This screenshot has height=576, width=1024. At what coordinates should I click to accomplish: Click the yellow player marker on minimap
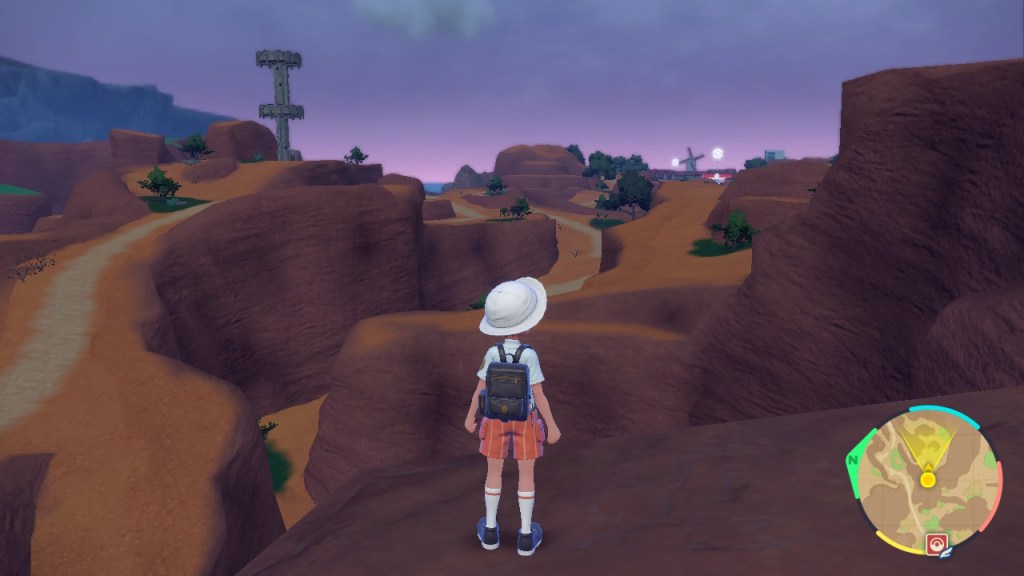927,480
